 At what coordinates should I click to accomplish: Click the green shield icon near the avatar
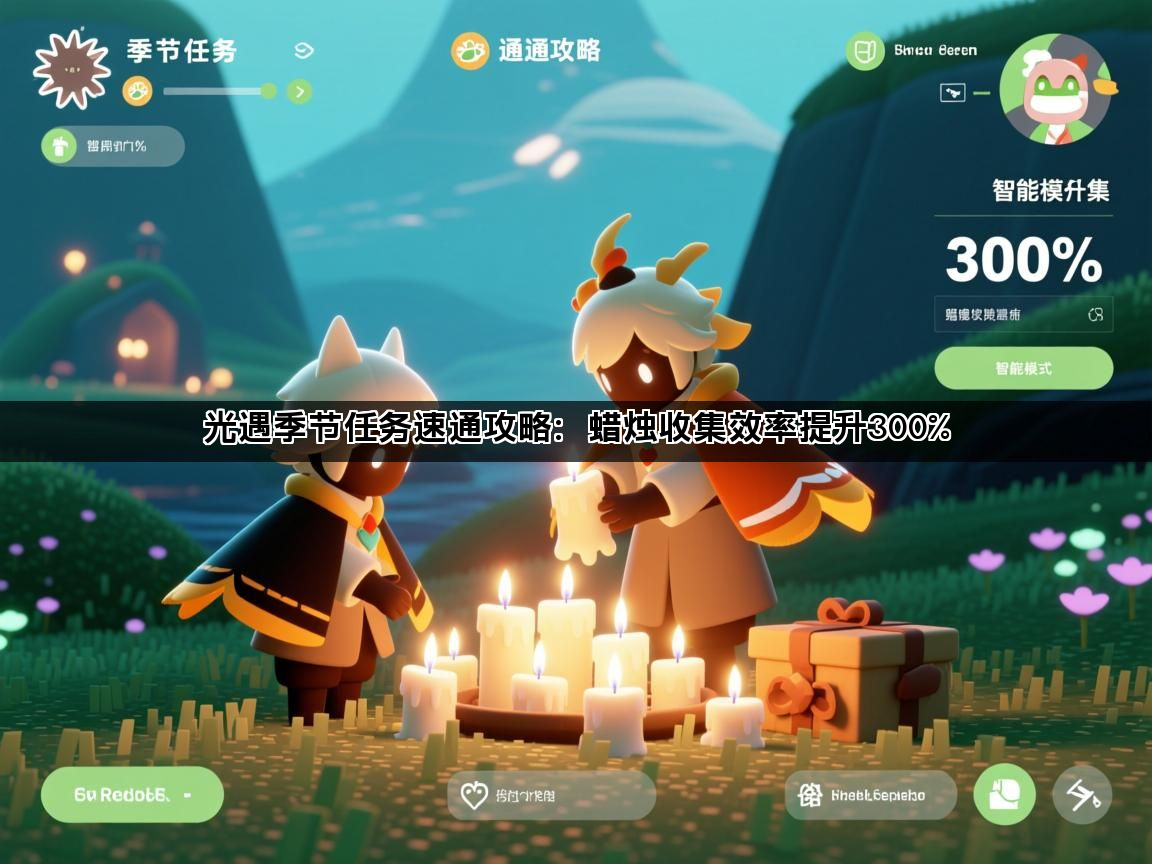tap(865, 51)
